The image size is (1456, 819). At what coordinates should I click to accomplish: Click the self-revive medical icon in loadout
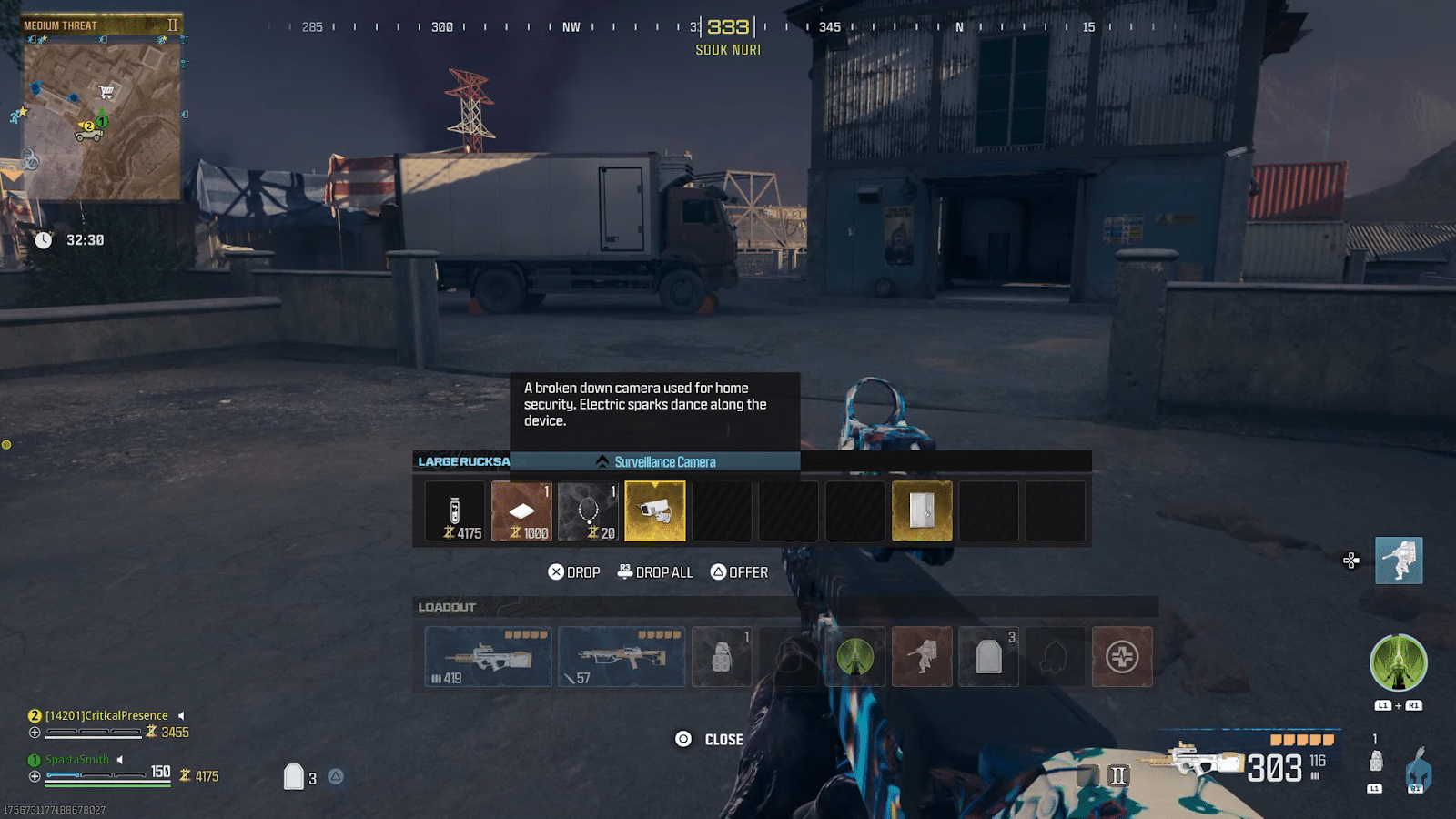(1122, 657)
